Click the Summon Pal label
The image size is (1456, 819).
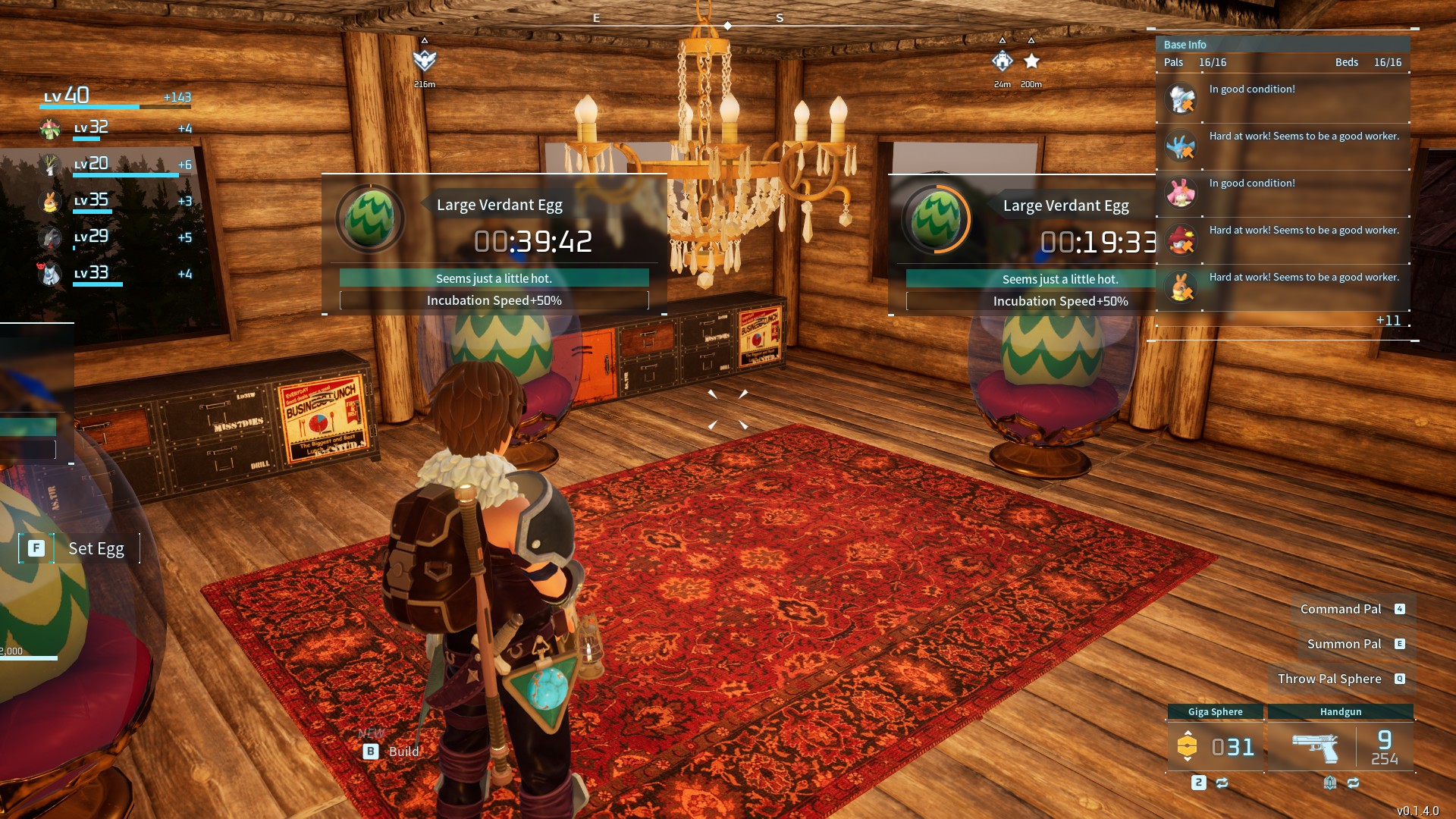(1344, 644)
